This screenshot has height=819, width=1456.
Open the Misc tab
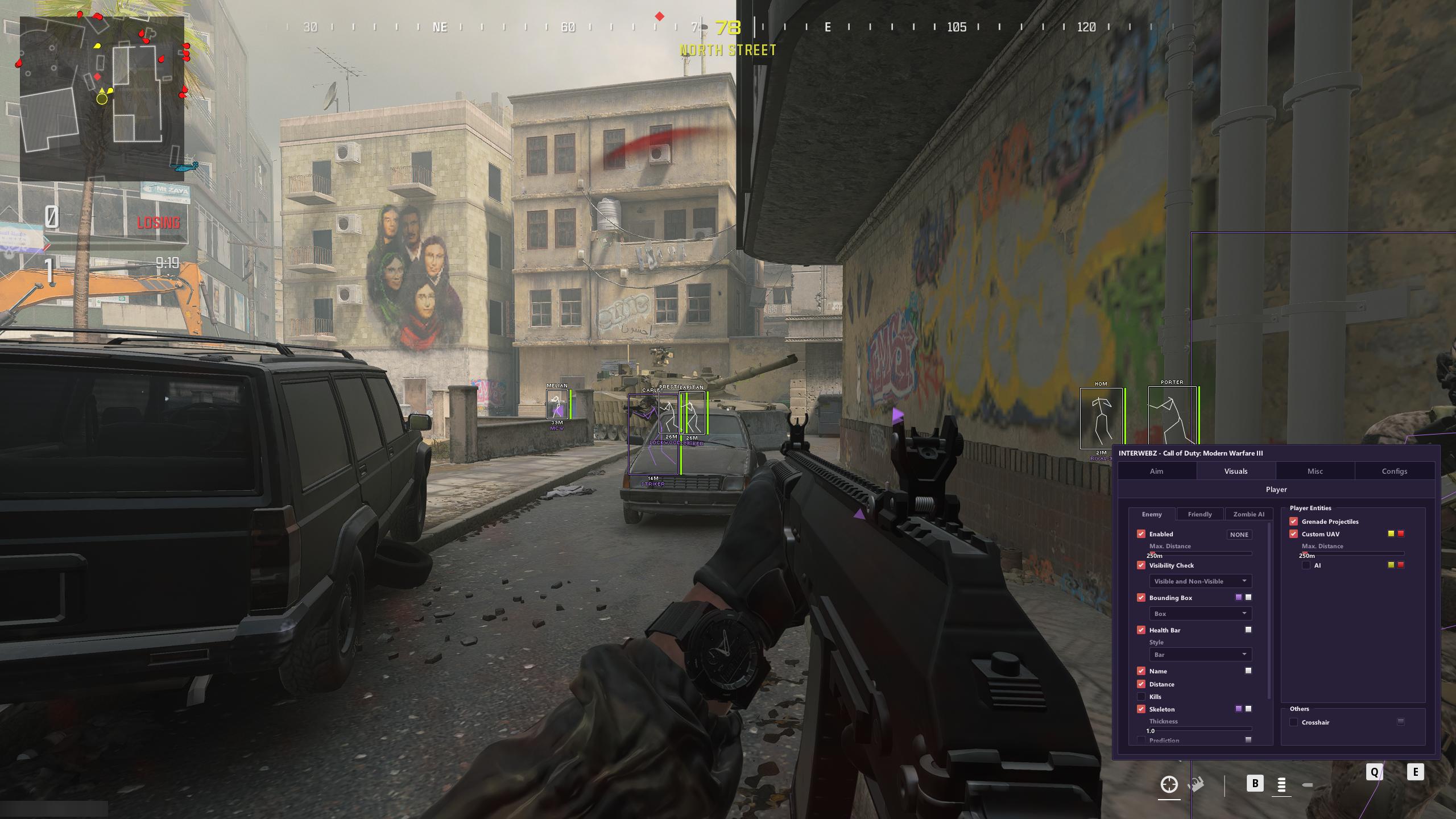coord(1315,471)
